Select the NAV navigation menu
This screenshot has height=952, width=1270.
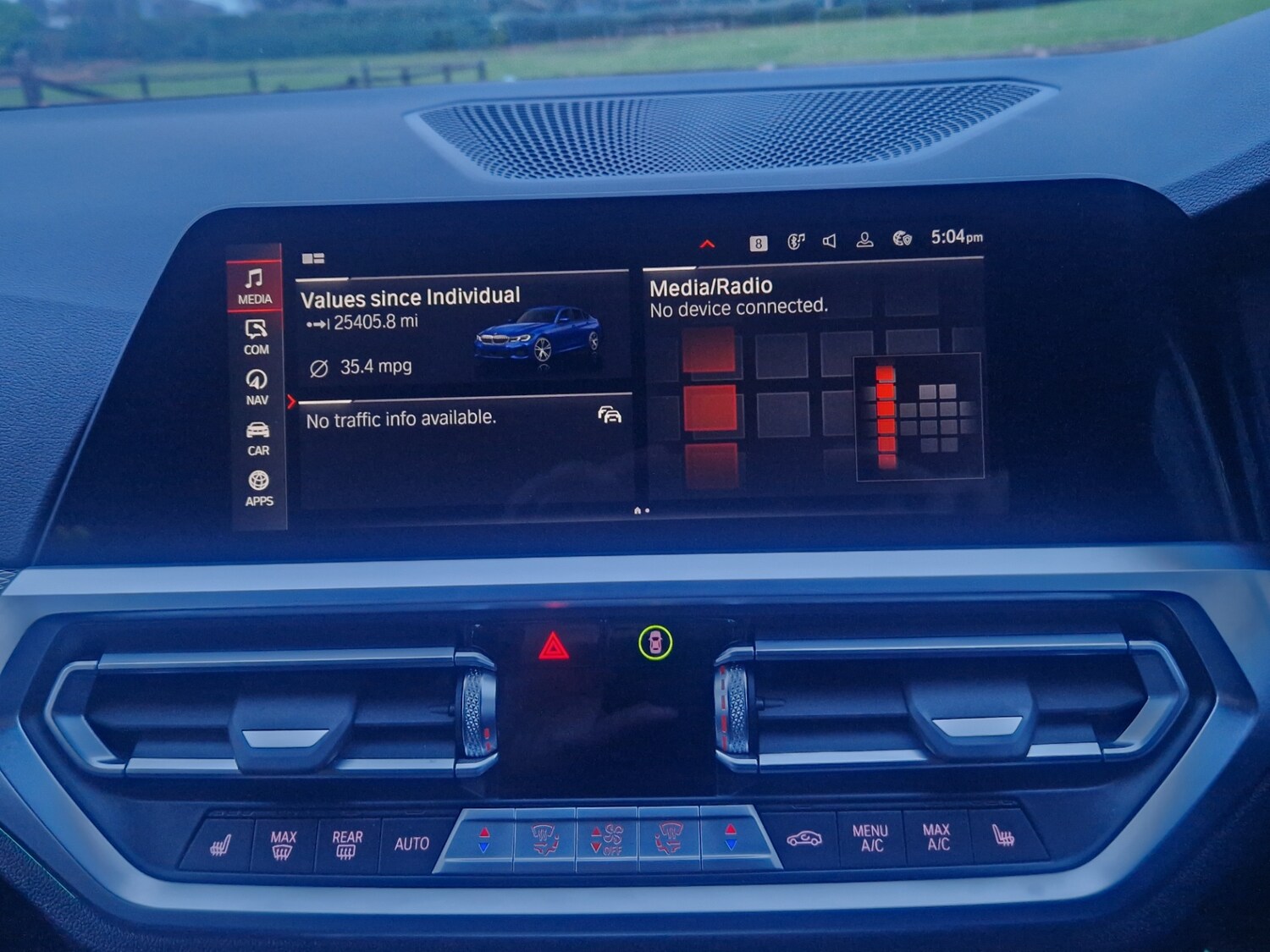click(x=257, y=387)
